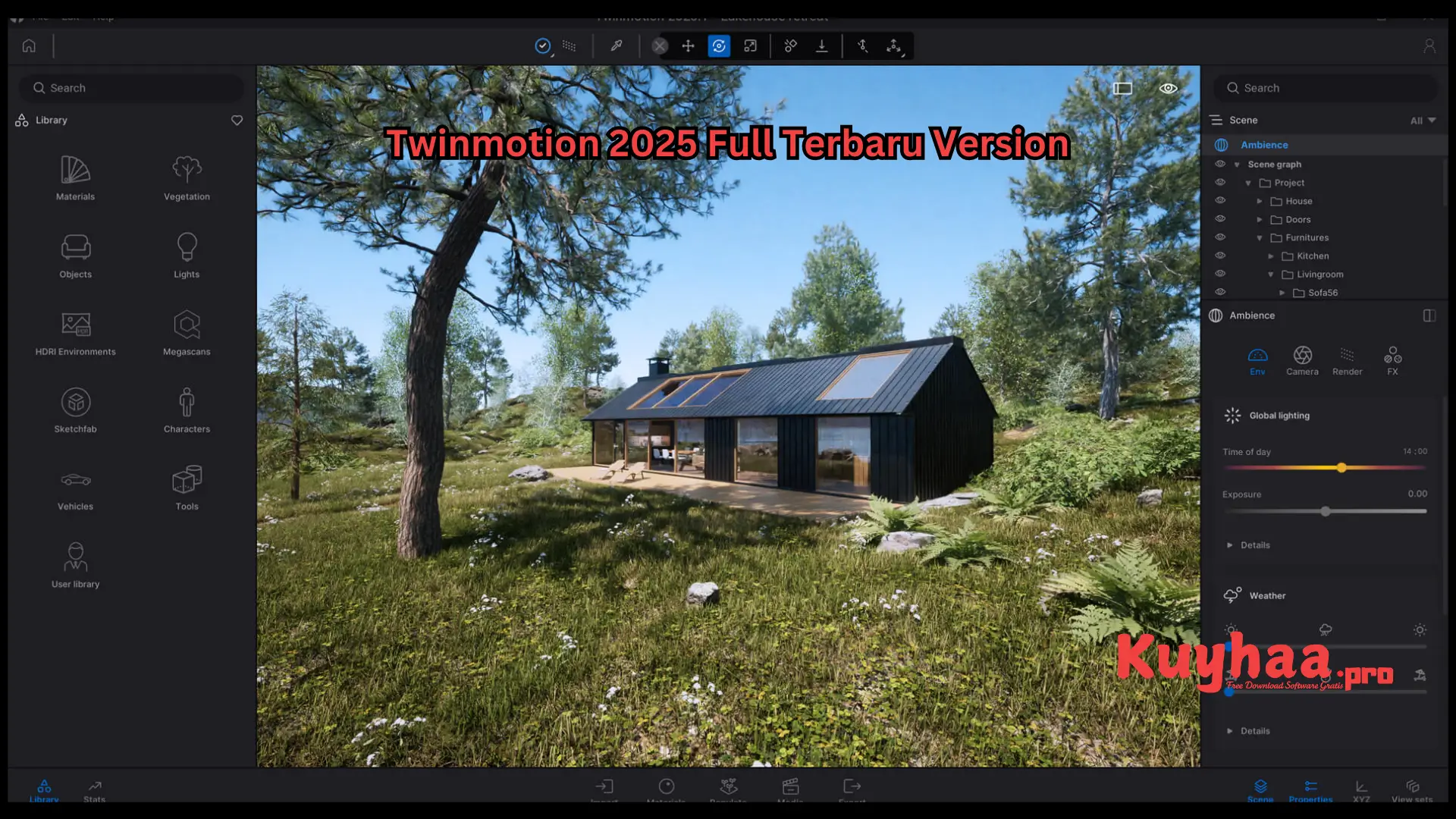
Task: Open the HDRI Environments library category
Action: (x=75, y=331)
